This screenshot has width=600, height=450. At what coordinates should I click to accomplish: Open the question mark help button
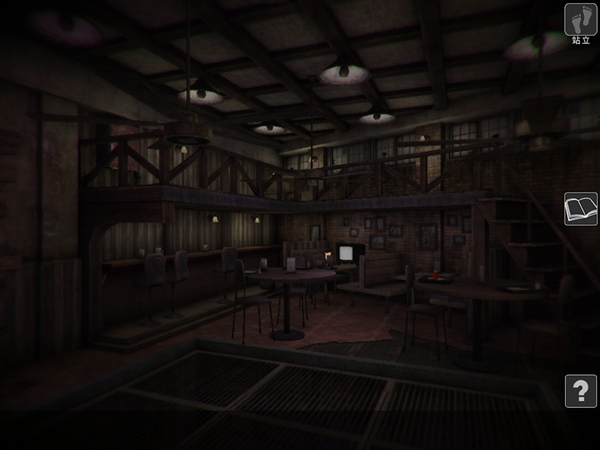(x=580, y=391)
